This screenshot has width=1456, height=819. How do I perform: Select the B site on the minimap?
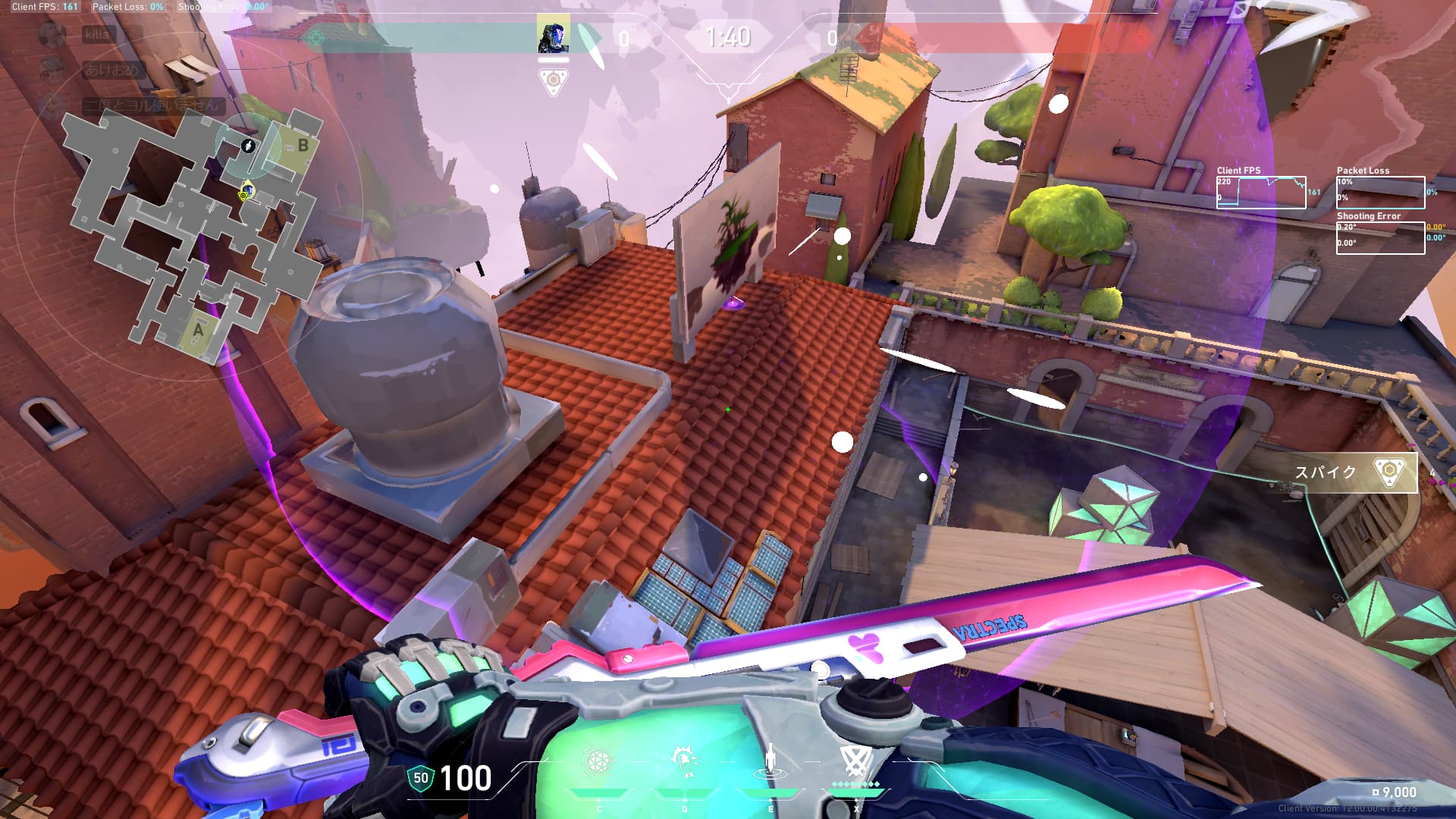(x=302, y=144)
